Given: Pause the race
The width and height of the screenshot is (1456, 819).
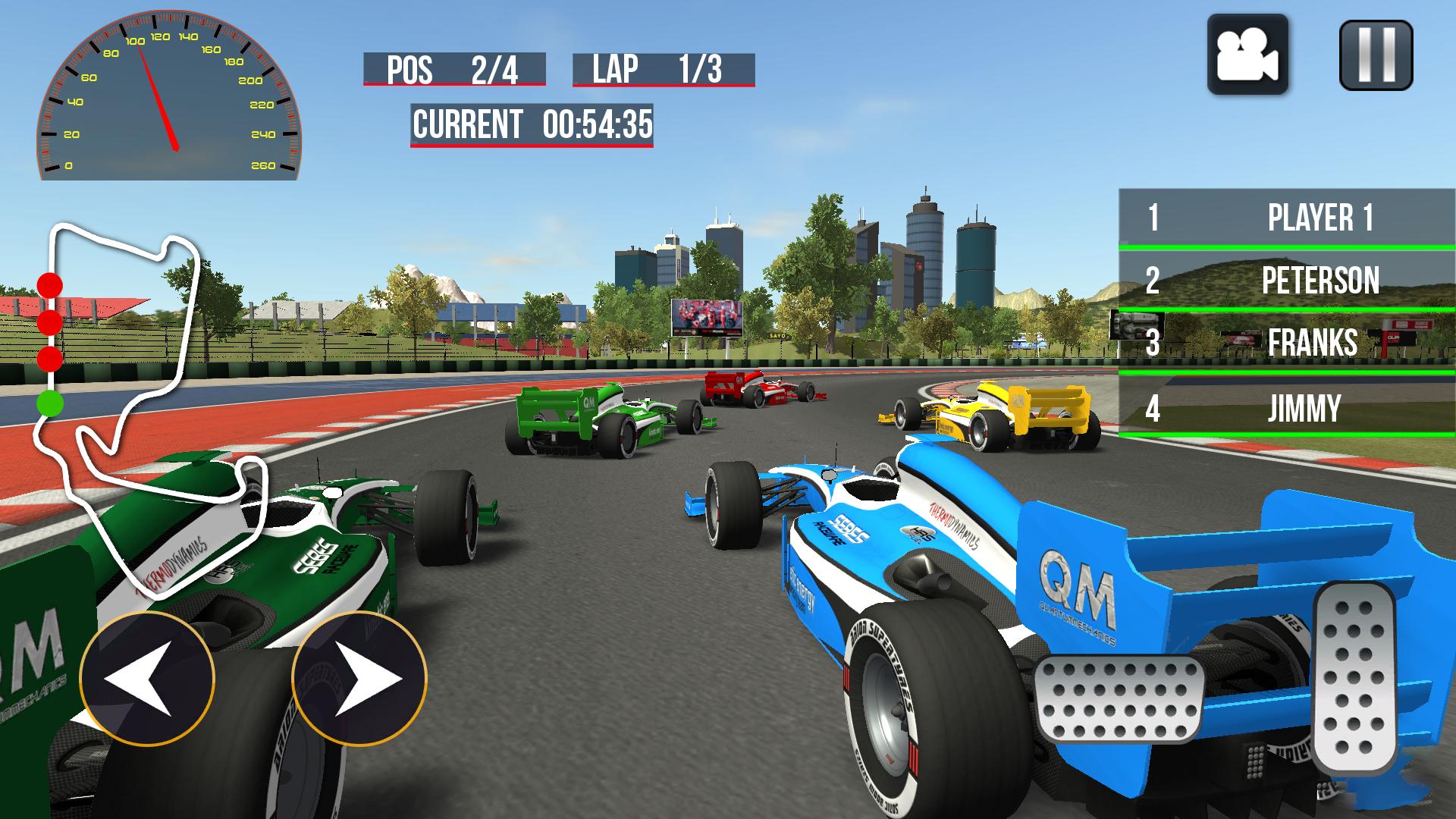Looking at the screenshot, I should click(1376, 55).
